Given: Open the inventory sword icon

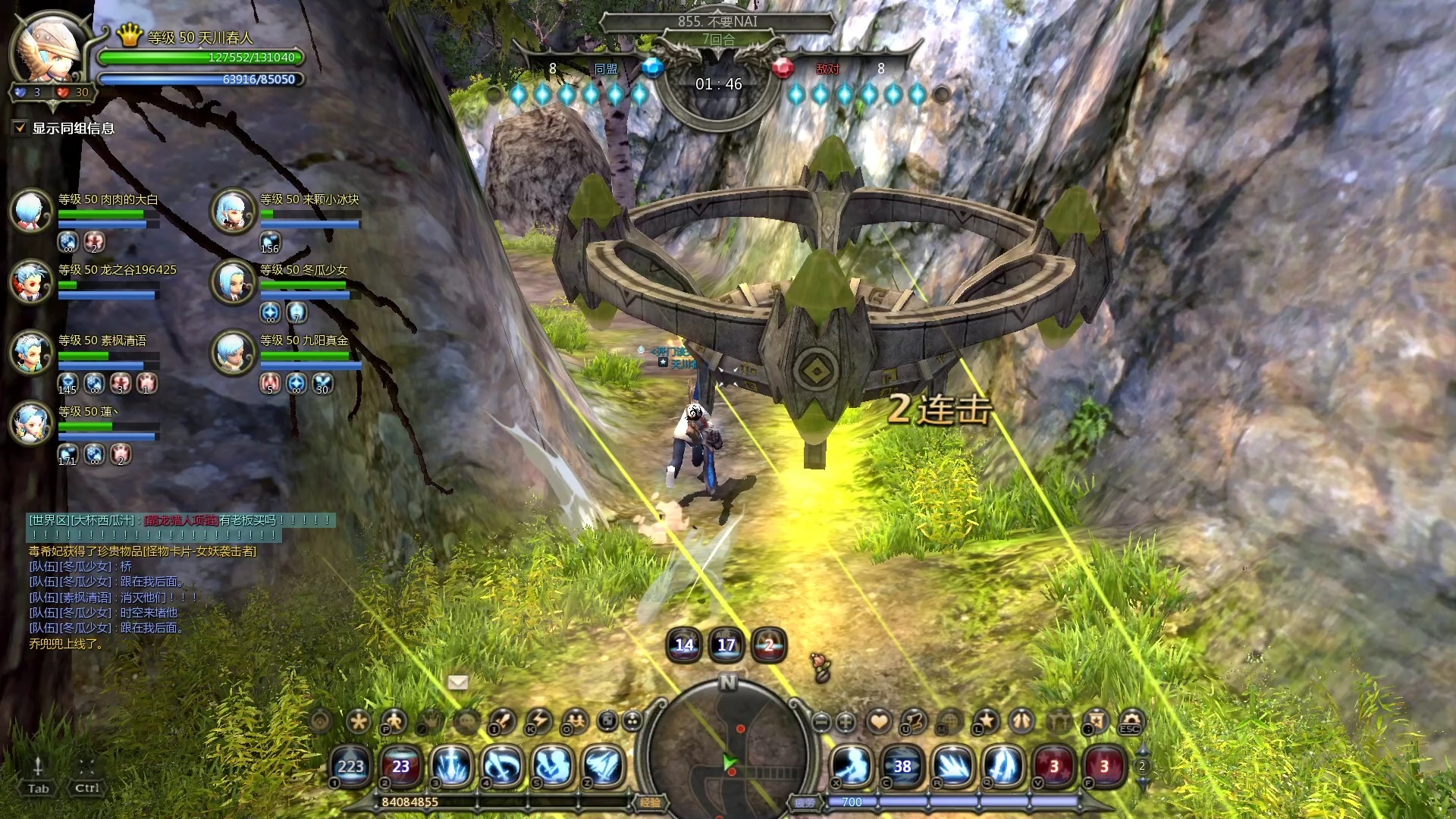Looking at the screenshot, I should pyautogui.click(x=503, y=721).
